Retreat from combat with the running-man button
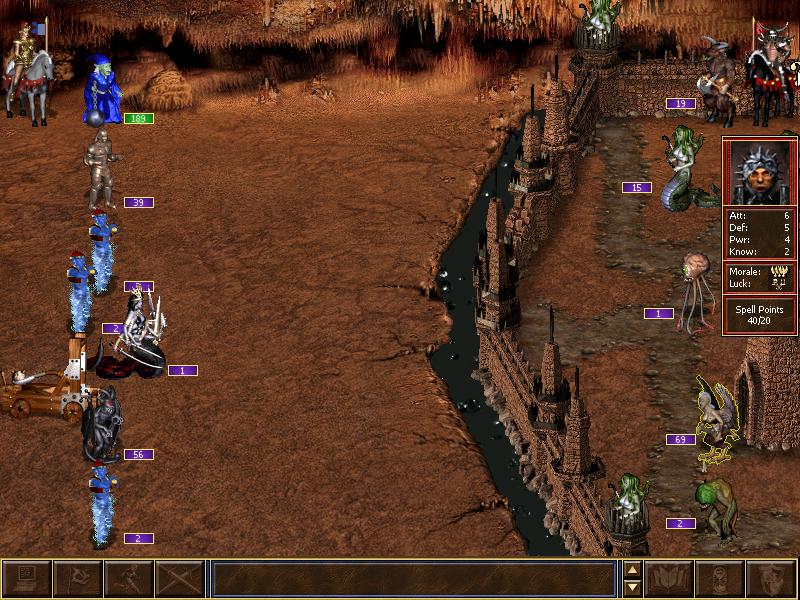Viewport: 800px width, 600px height. [129, 579]
